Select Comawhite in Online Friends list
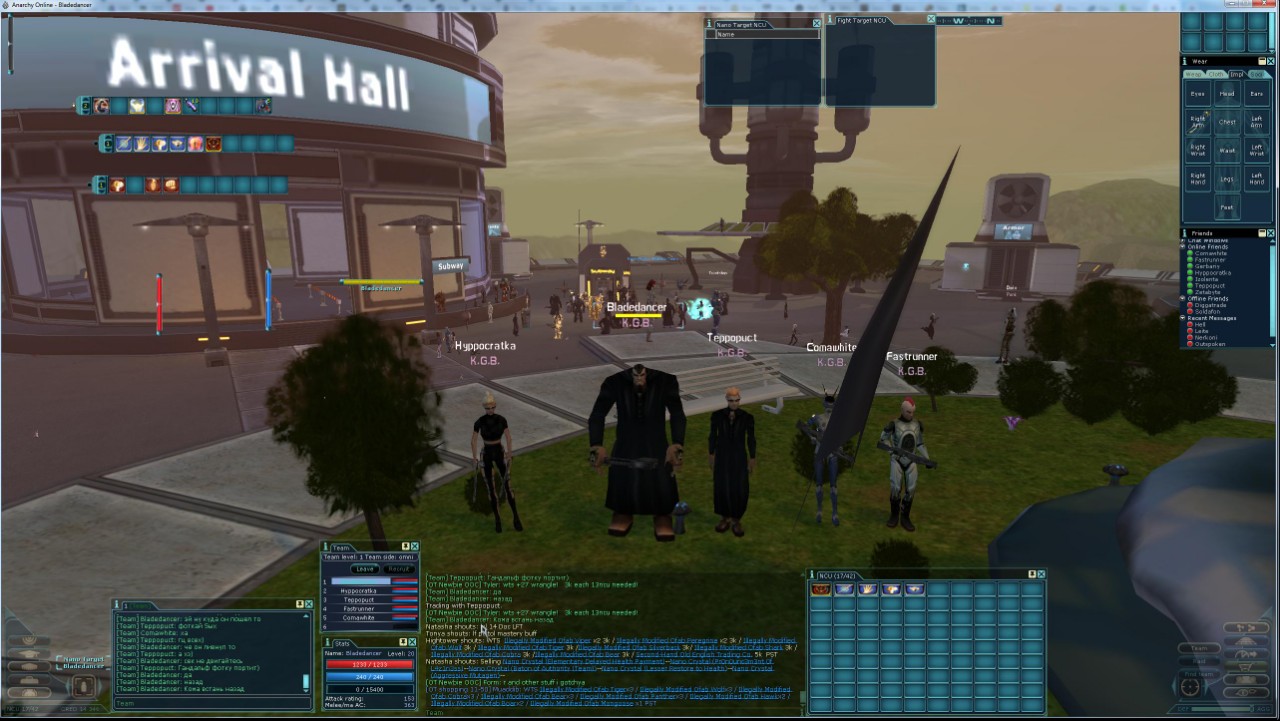This screenshot has width=1280, height=721. 1210,253
